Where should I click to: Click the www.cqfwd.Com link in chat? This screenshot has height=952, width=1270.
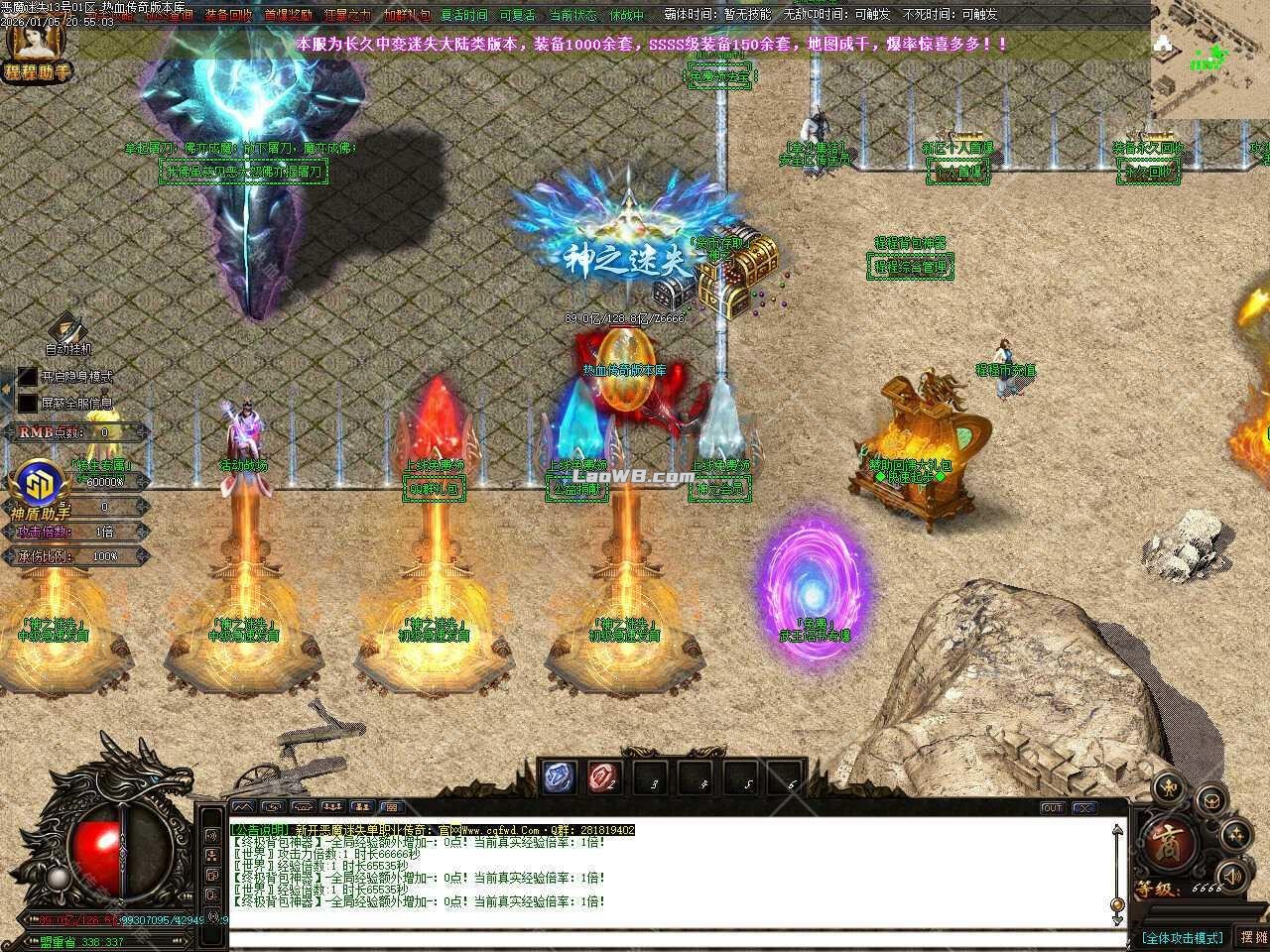[498, 829]
